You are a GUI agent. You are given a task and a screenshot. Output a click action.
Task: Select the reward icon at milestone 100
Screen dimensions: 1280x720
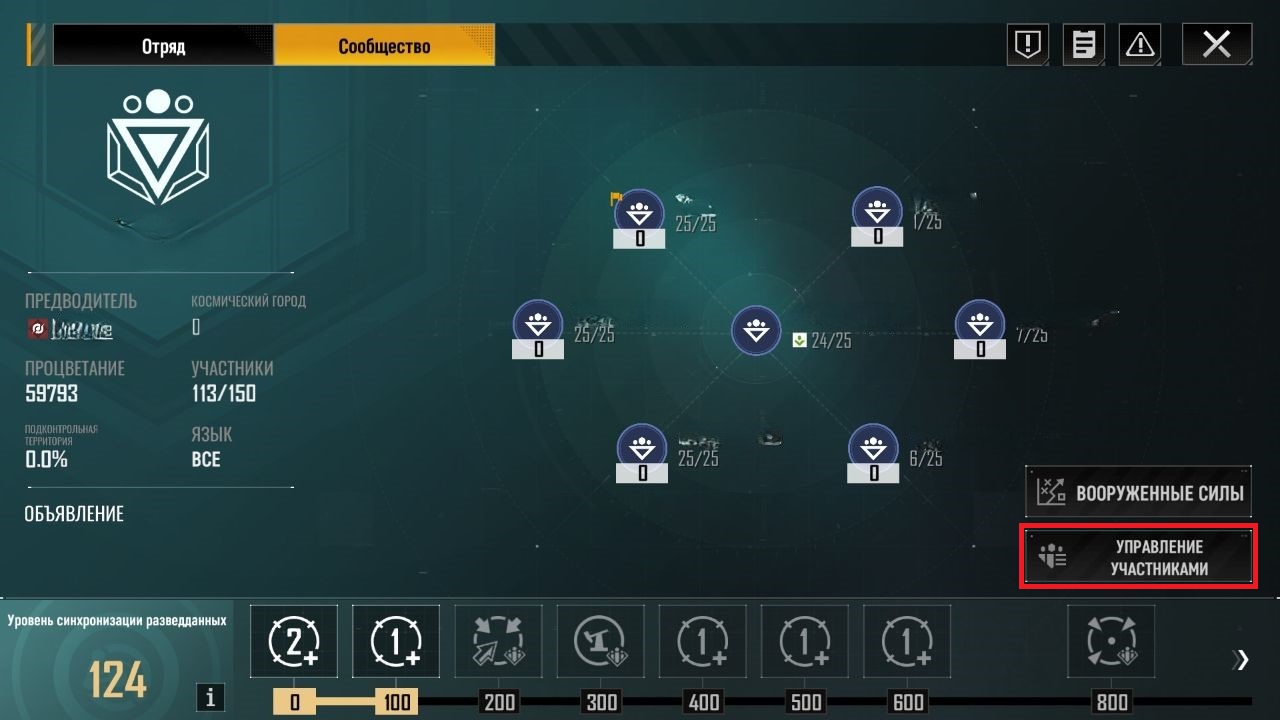(396, 641)
